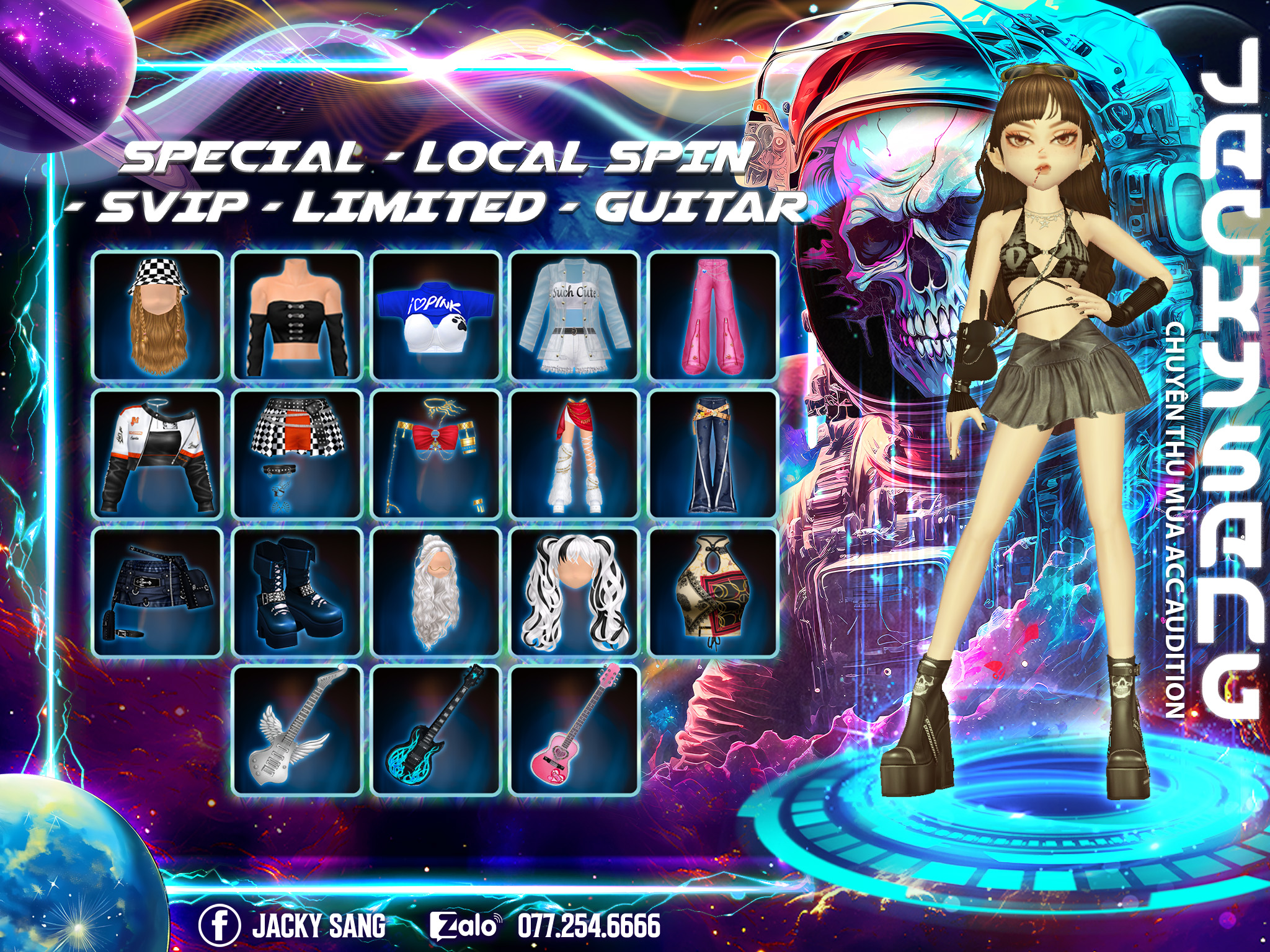Select the cream halter top with red pattern
This screenshot has width=1270, height=952.
click(713, 592)
